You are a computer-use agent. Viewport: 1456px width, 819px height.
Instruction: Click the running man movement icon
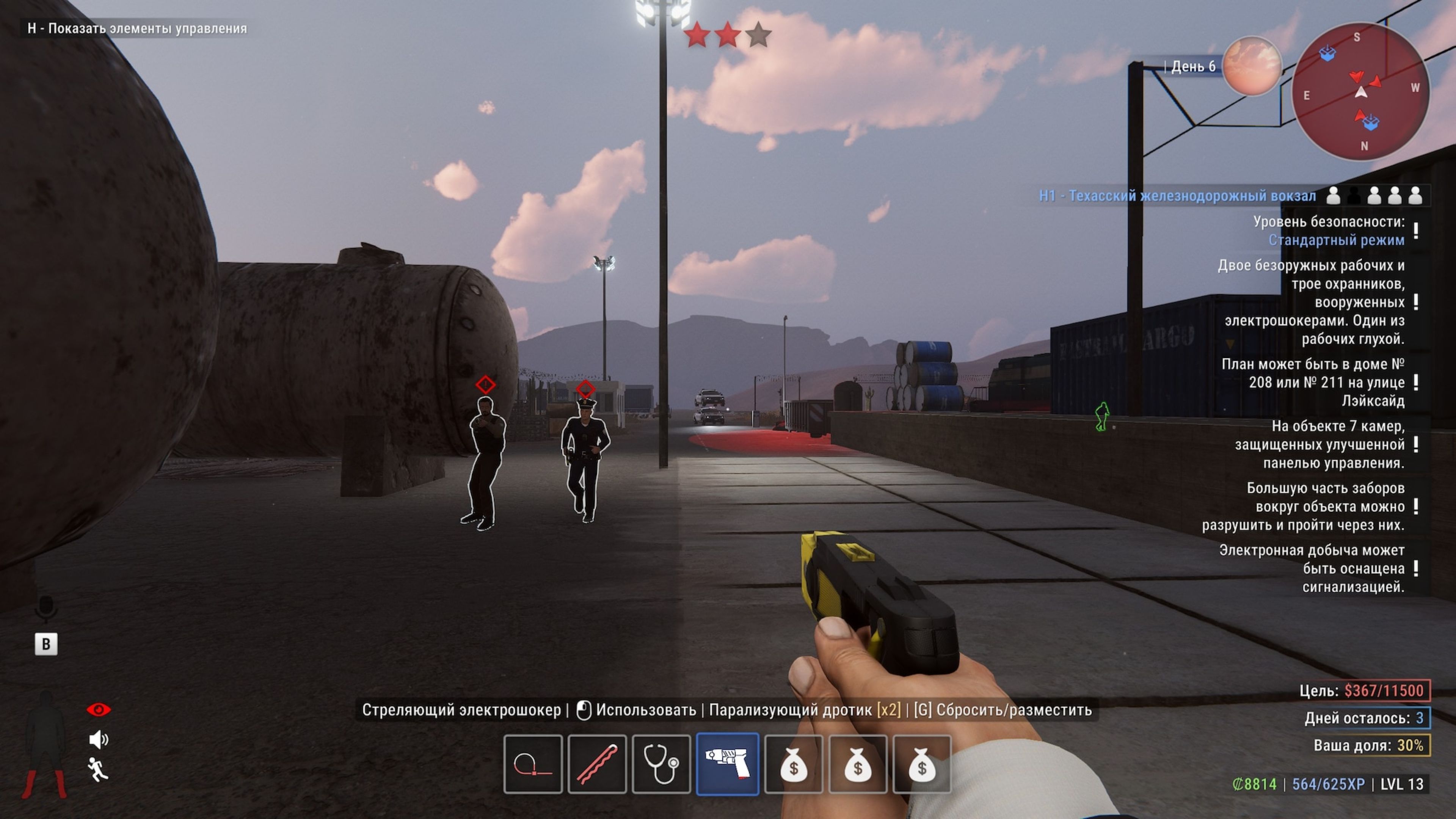pos(98,770)
